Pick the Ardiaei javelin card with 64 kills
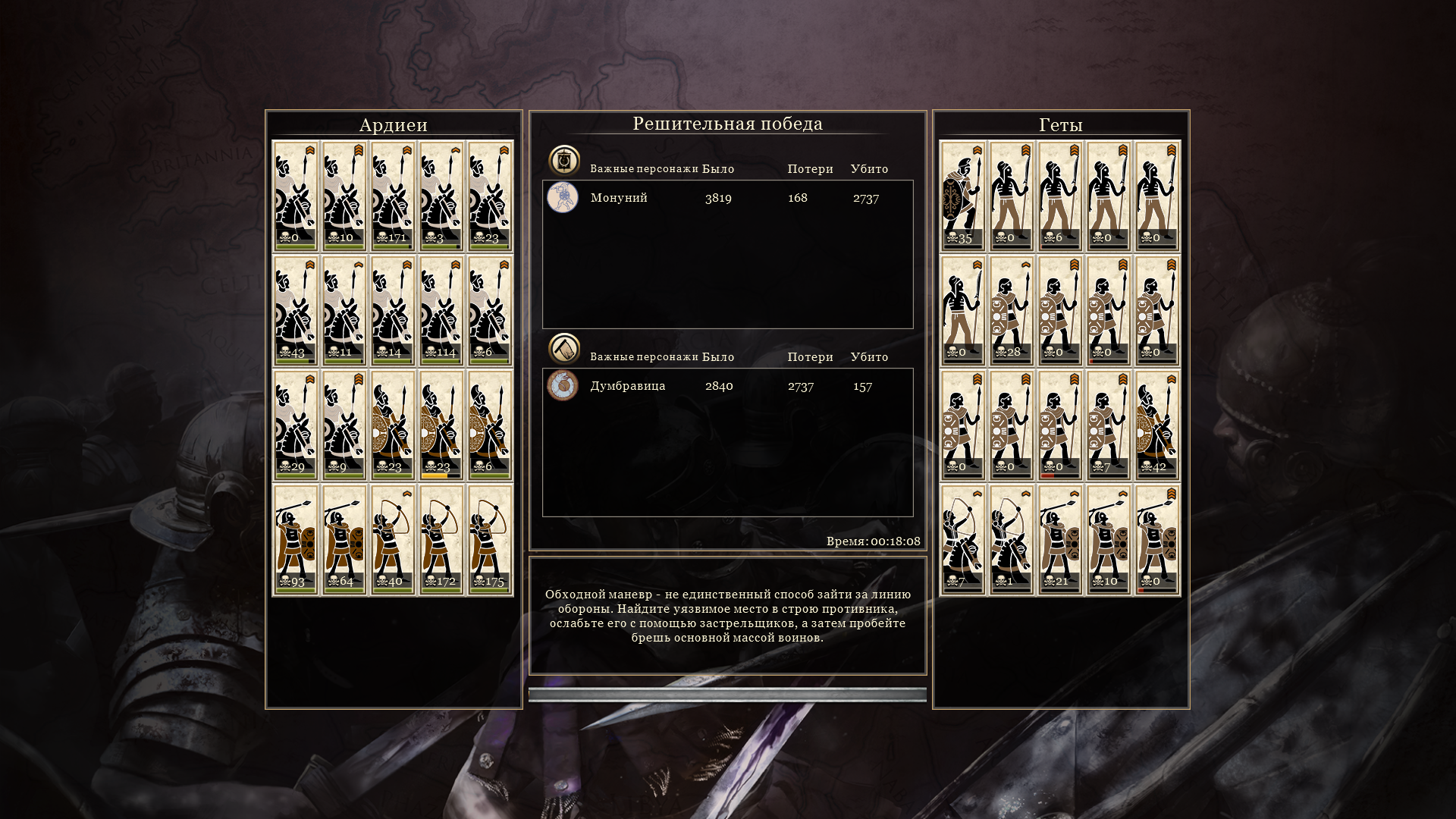This screenshot has width=1456, height=819. [344, 539]
